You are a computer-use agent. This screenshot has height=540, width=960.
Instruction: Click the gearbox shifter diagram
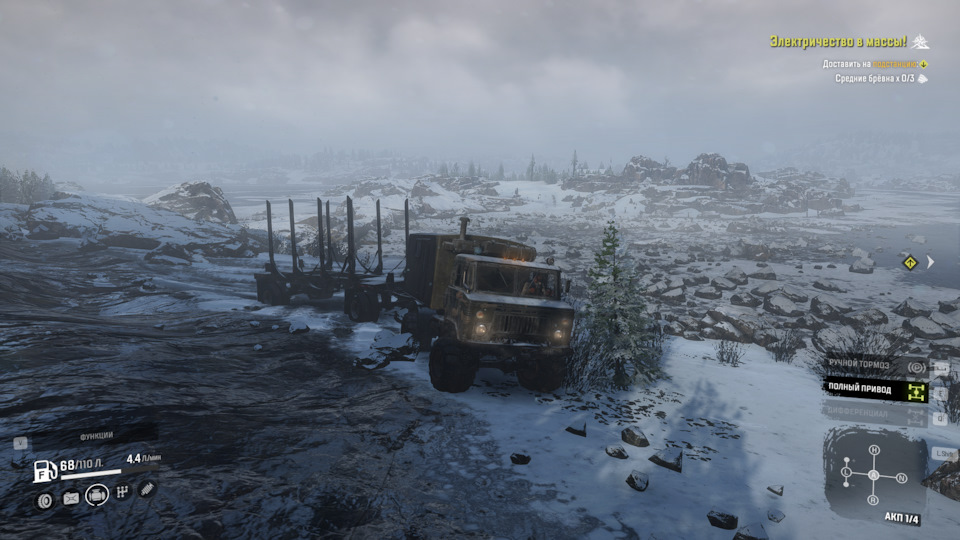click(873, 473)
